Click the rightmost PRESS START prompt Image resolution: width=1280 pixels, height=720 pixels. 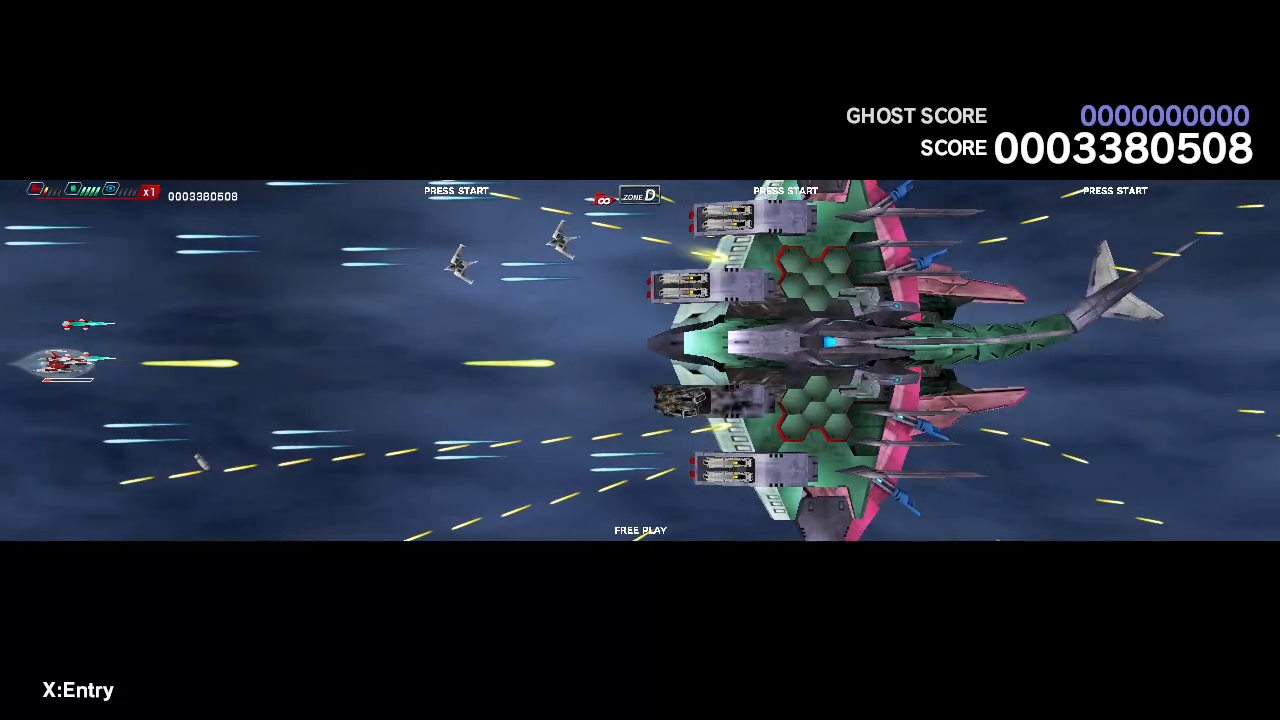pos(1115,190)
